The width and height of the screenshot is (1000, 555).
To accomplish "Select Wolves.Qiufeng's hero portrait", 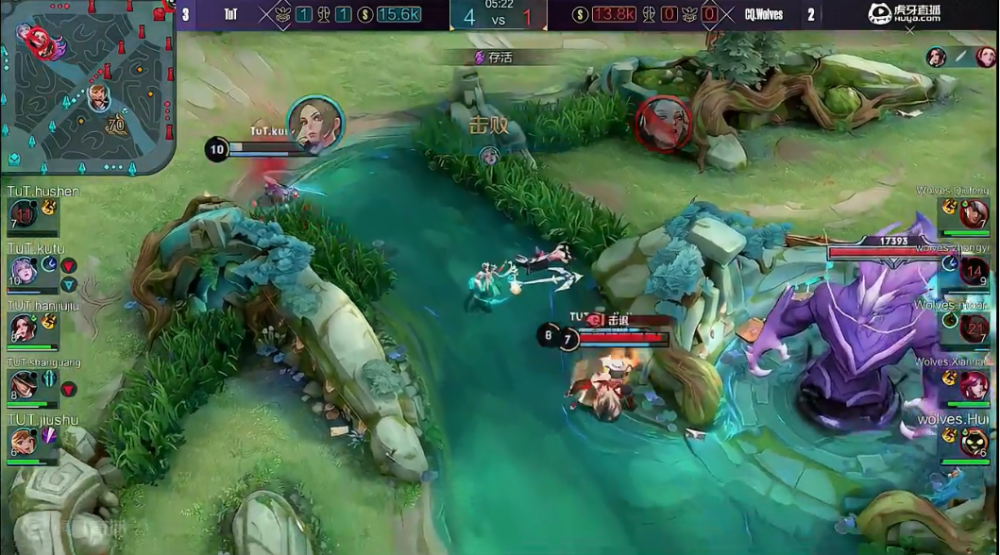I will [x=974, y=212].
